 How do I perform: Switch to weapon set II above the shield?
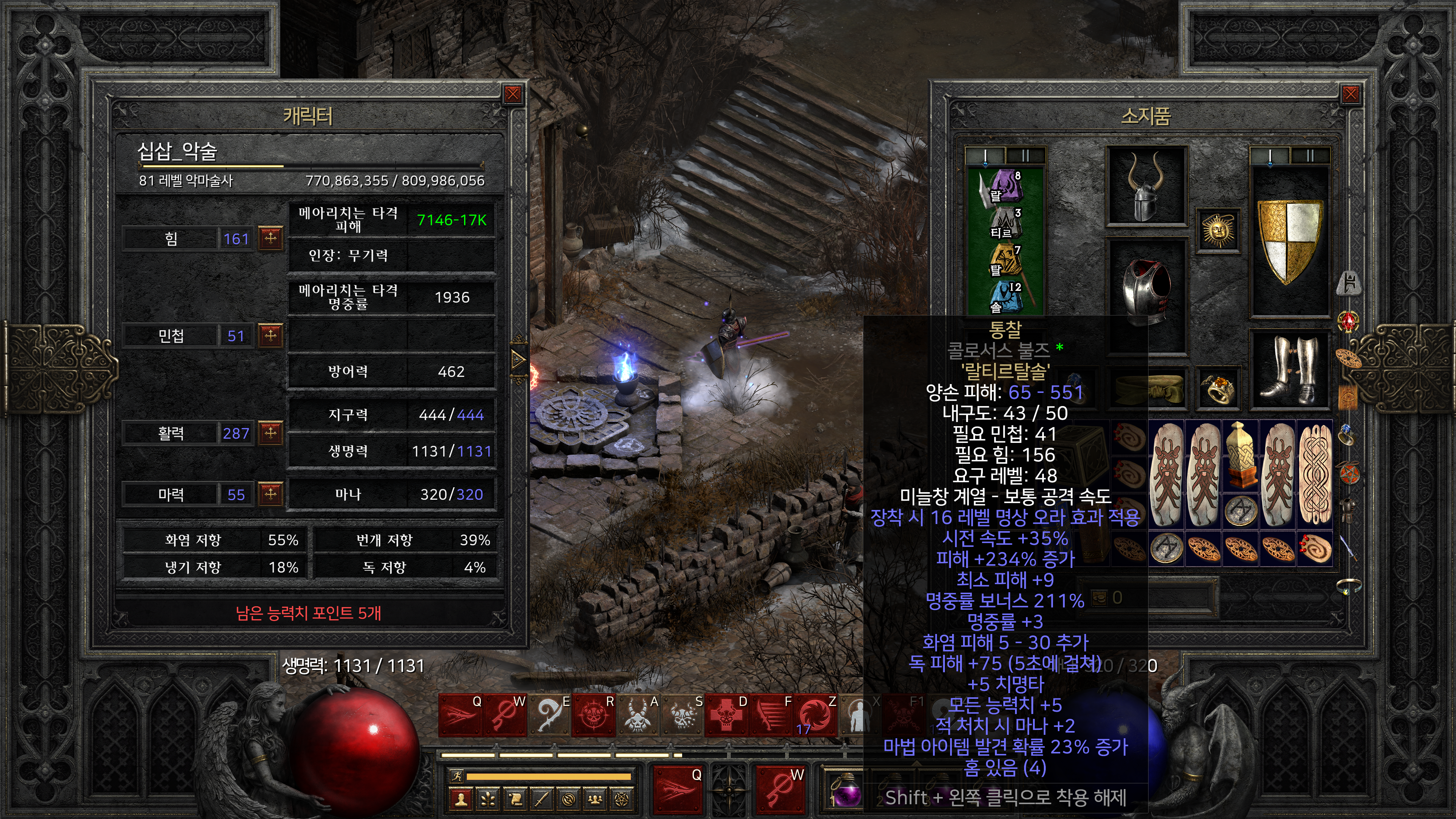pos(1310,155)
